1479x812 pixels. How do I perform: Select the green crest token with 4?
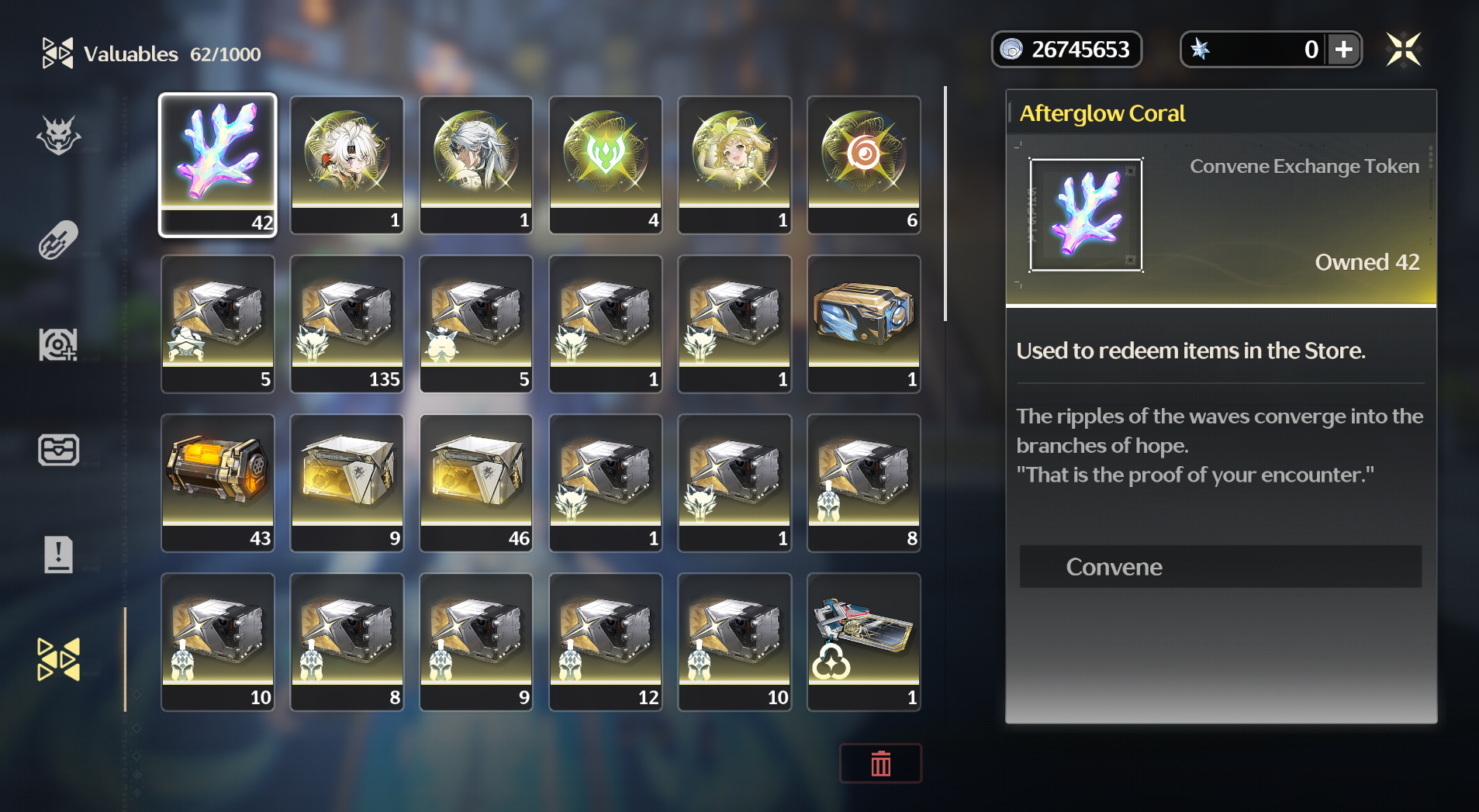point(606,164)
